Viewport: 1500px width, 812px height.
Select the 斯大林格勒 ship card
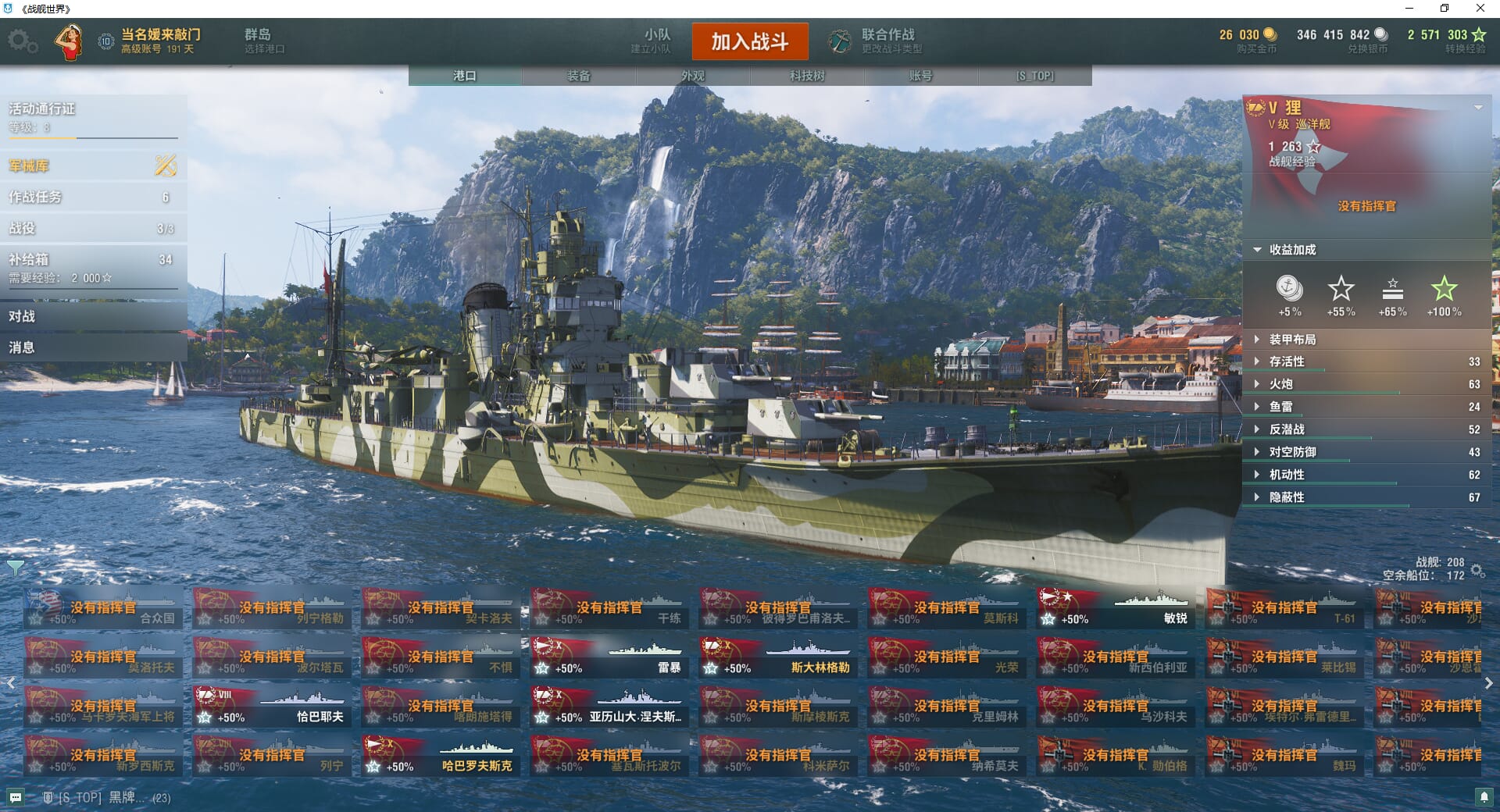click(777, 657)
